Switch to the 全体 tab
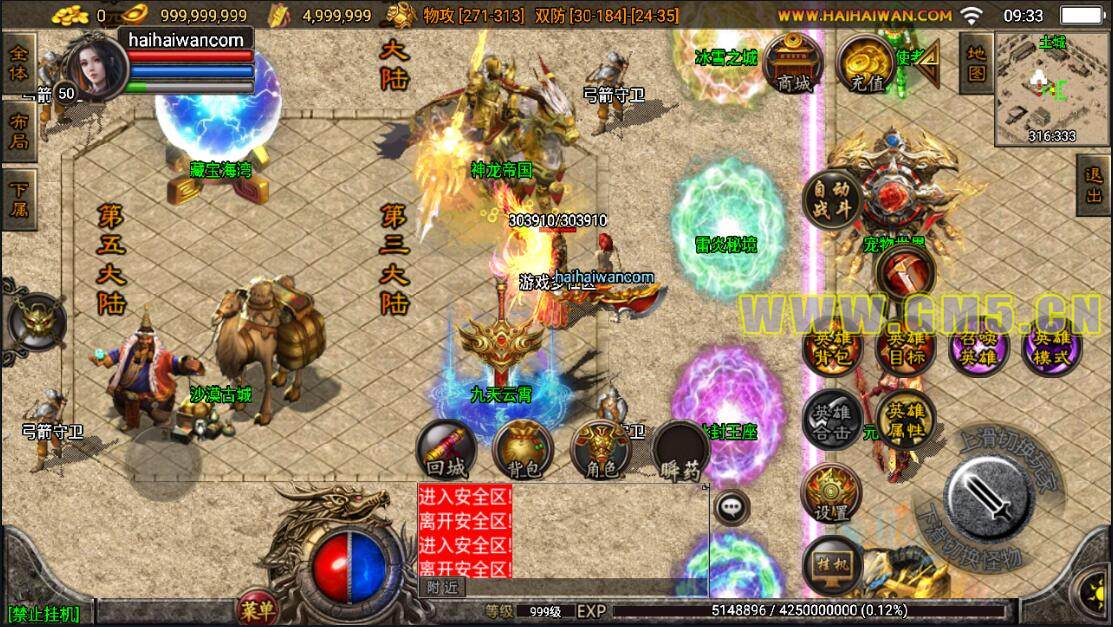 (18, 63)
